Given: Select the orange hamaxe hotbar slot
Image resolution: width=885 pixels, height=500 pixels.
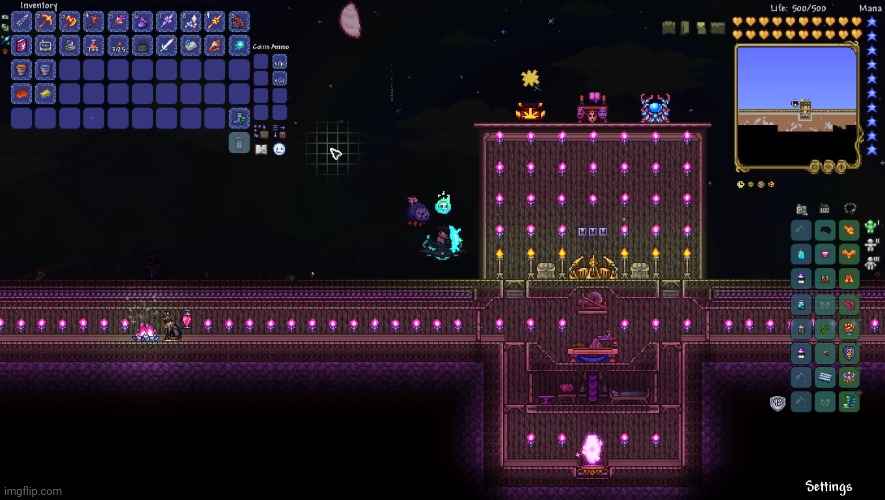Looking at the screenshot, I should point(69,21).
